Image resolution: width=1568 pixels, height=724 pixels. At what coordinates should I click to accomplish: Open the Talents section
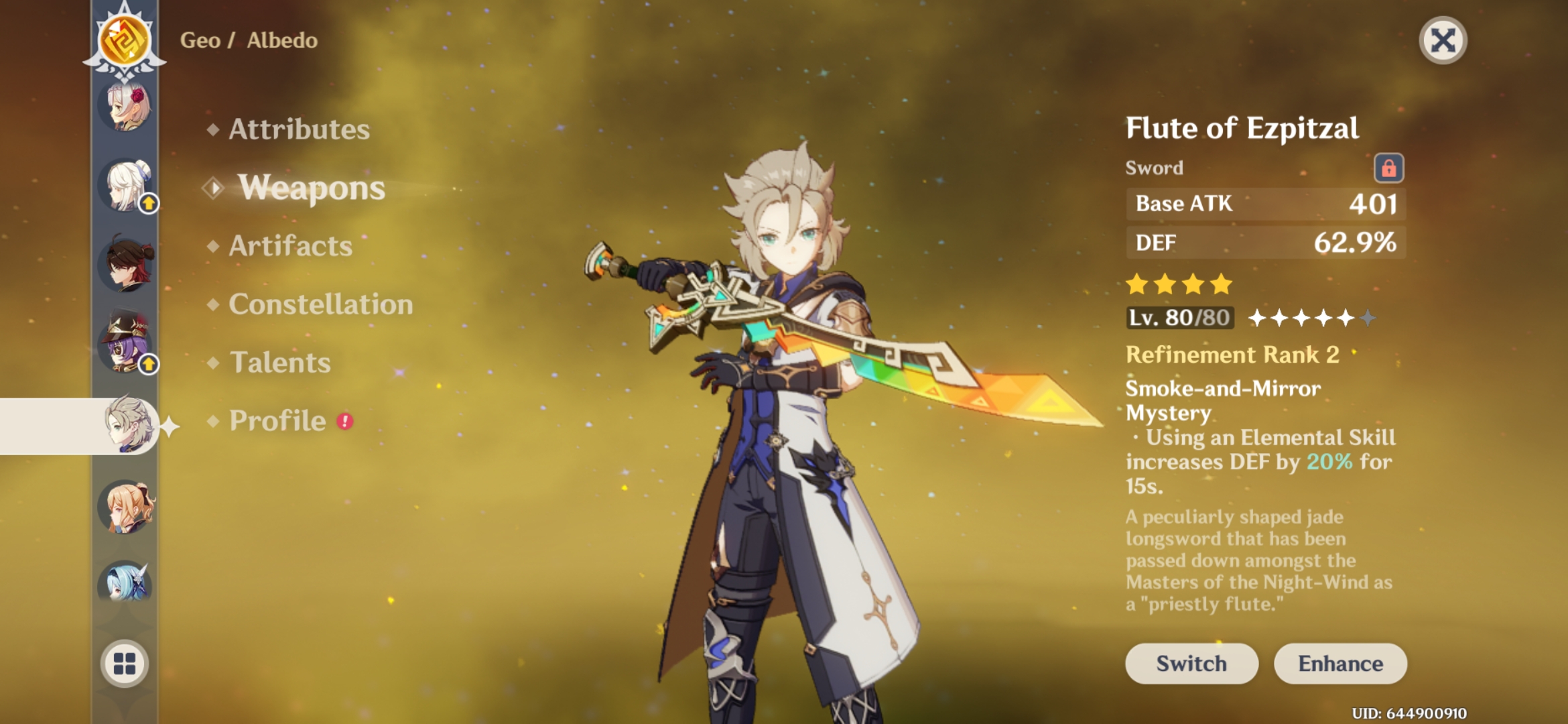tap(279, 363)
